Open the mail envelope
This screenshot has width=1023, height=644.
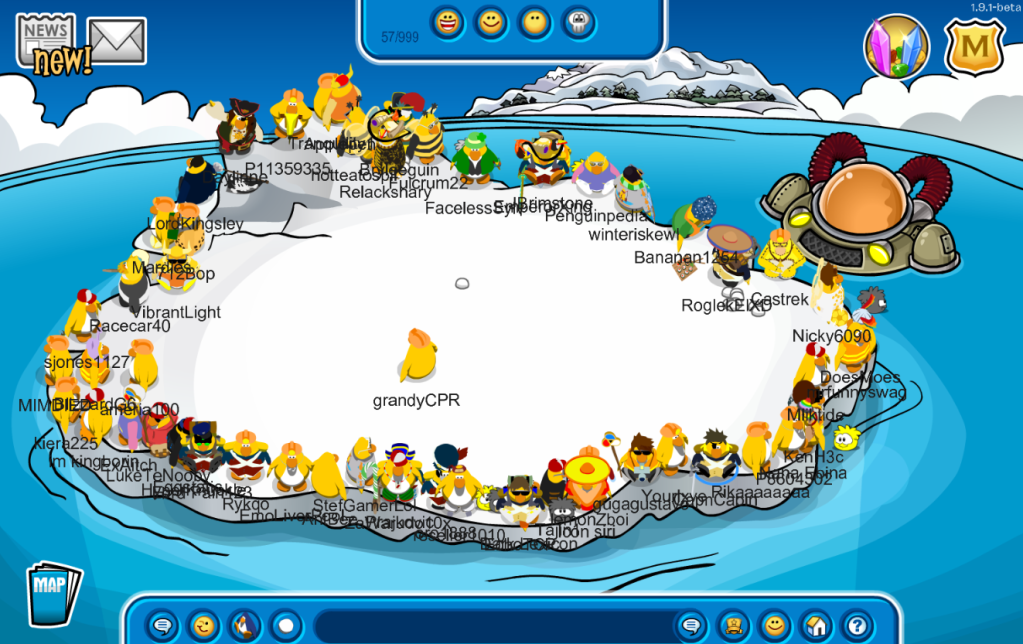[117, 40]
